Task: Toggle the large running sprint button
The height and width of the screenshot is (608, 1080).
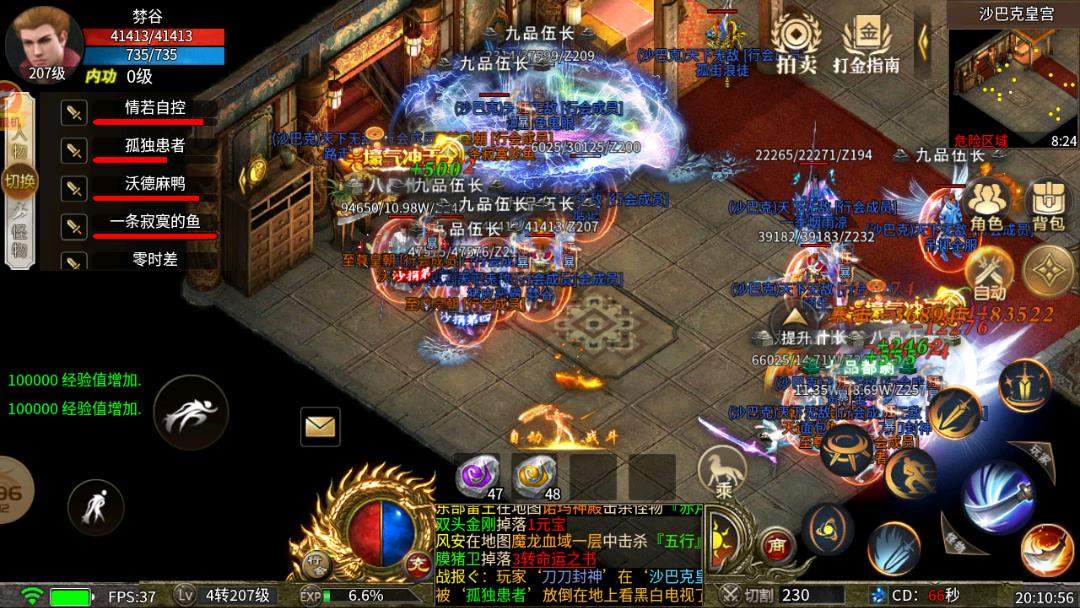Action: pyautogui.click(x=190, y=412)
